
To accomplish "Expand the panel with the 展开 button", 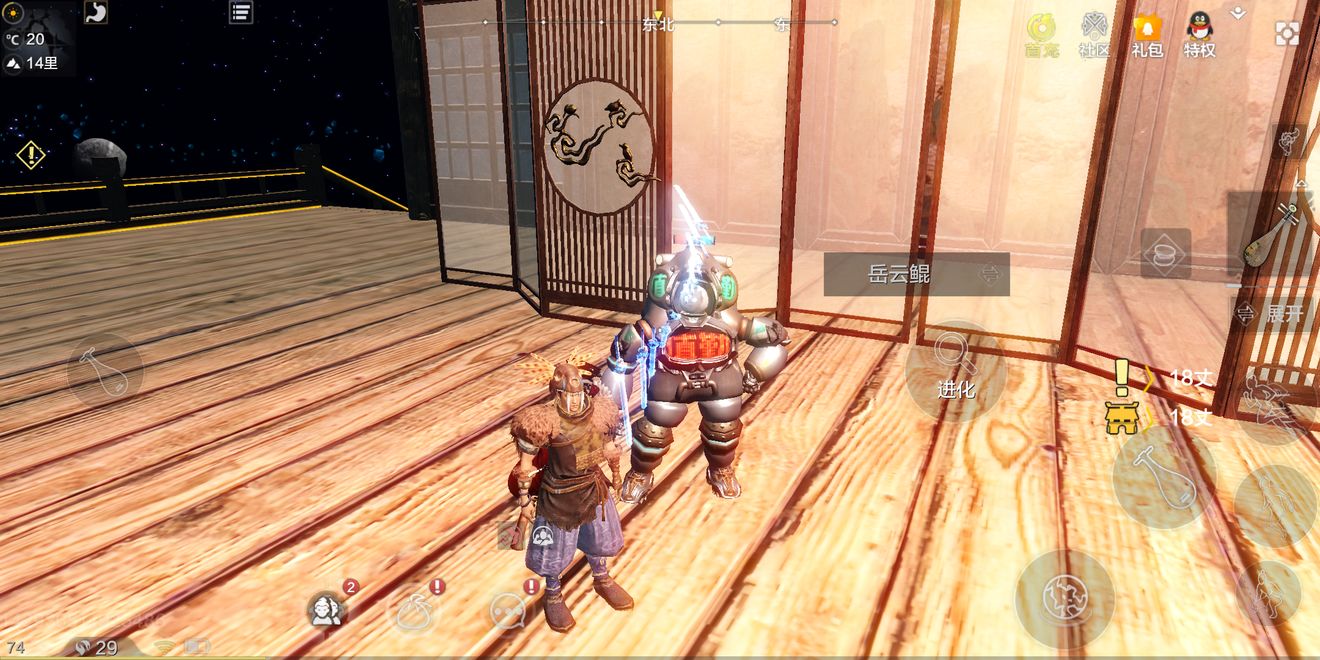I will [x=1274, y=313].
